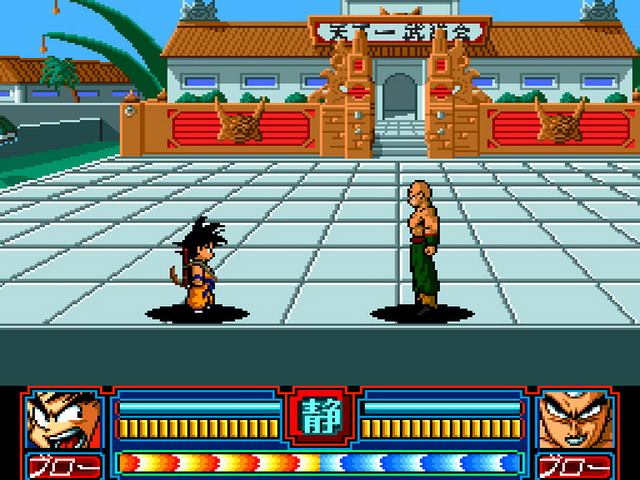Click Goku's angry face portrait

point(62,422)
